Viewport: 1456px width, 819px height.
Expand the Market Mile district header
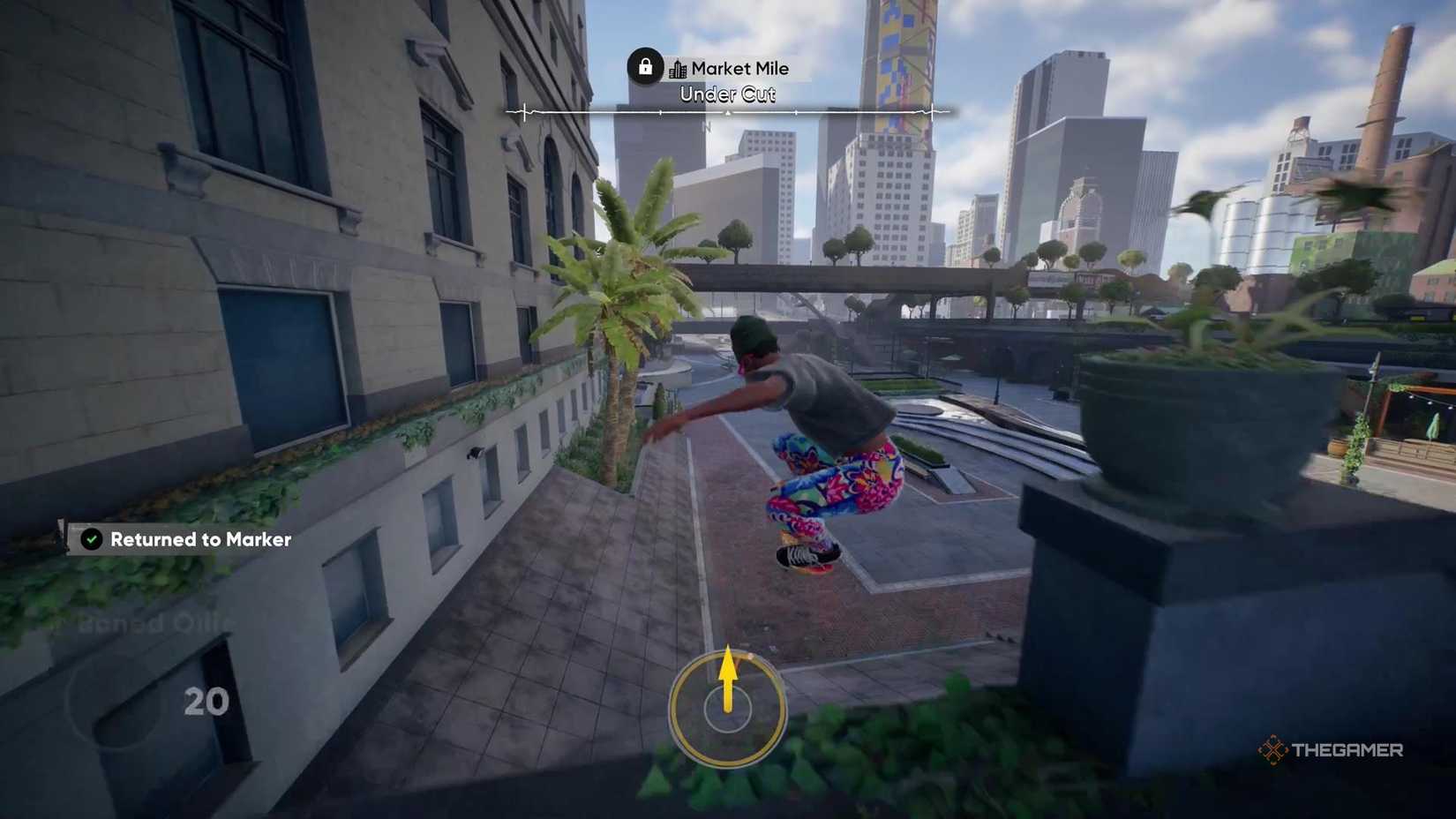[739, 68]
